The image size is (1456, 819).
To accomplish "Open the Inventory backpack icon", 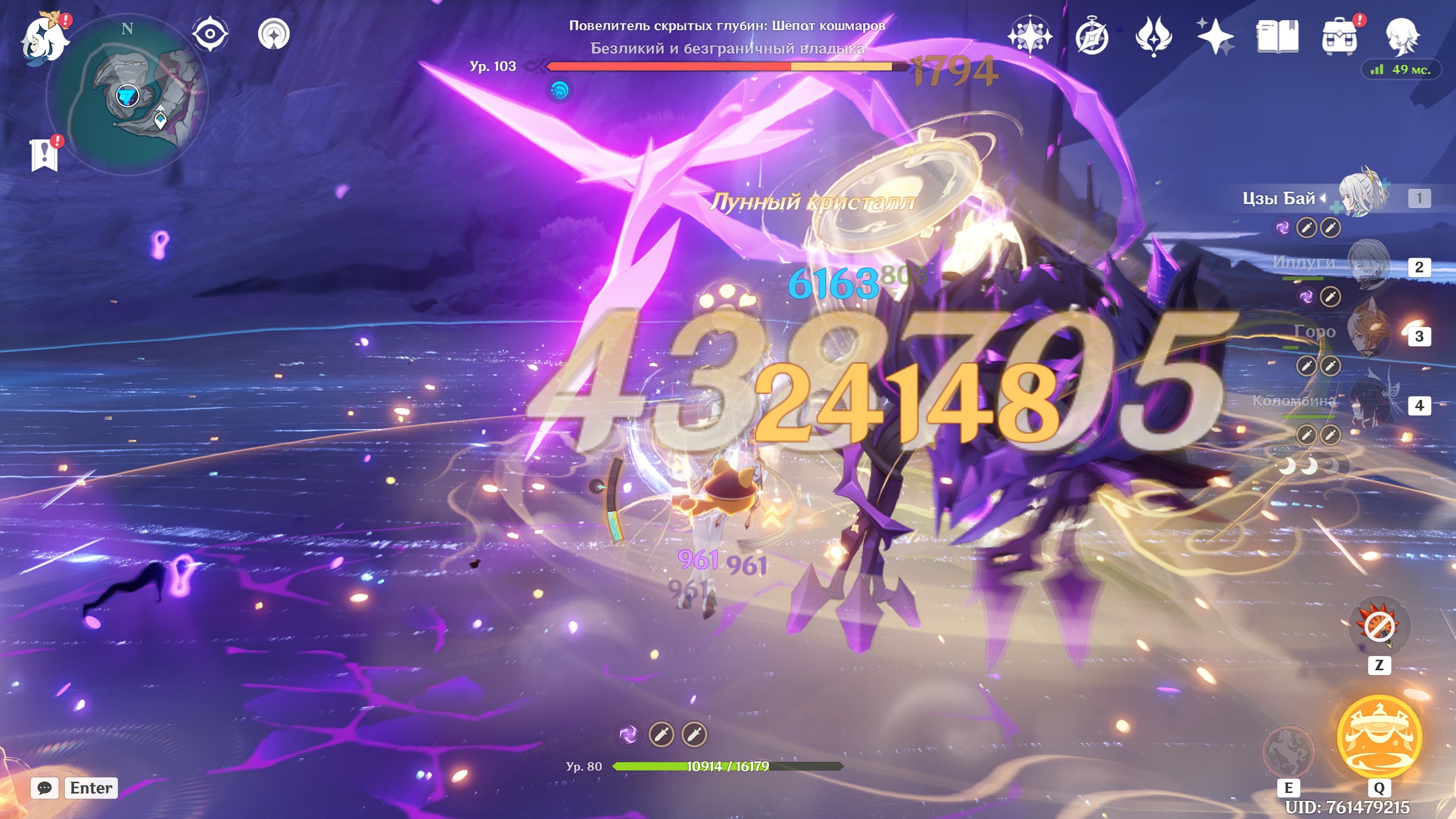I will pyautogui.click(x=1340, y=36).
